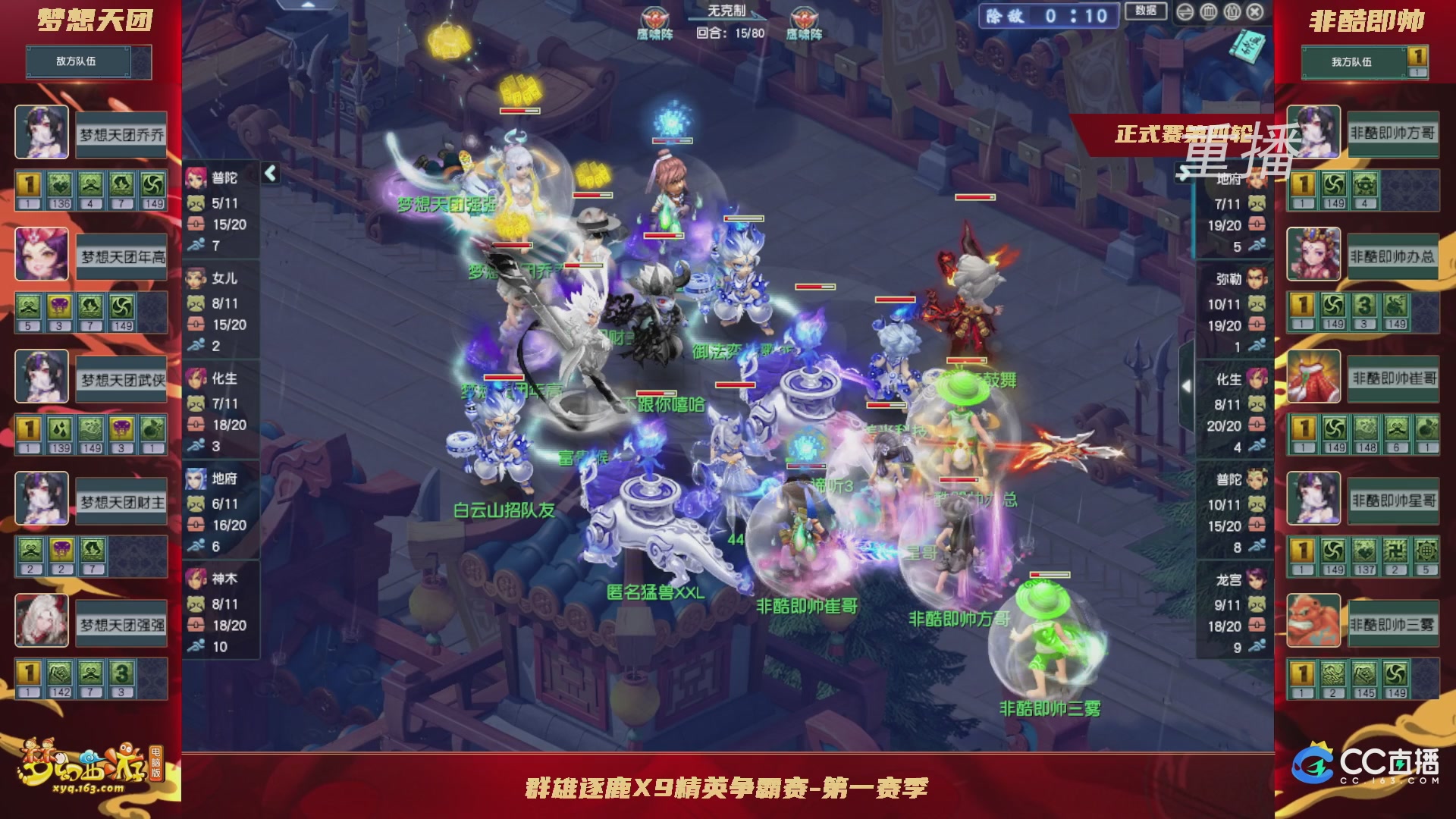Click the drum icon in the top-right toolbar
Screen dimensions: 1456x819
pyautogui.click(x=1209, y=11)
